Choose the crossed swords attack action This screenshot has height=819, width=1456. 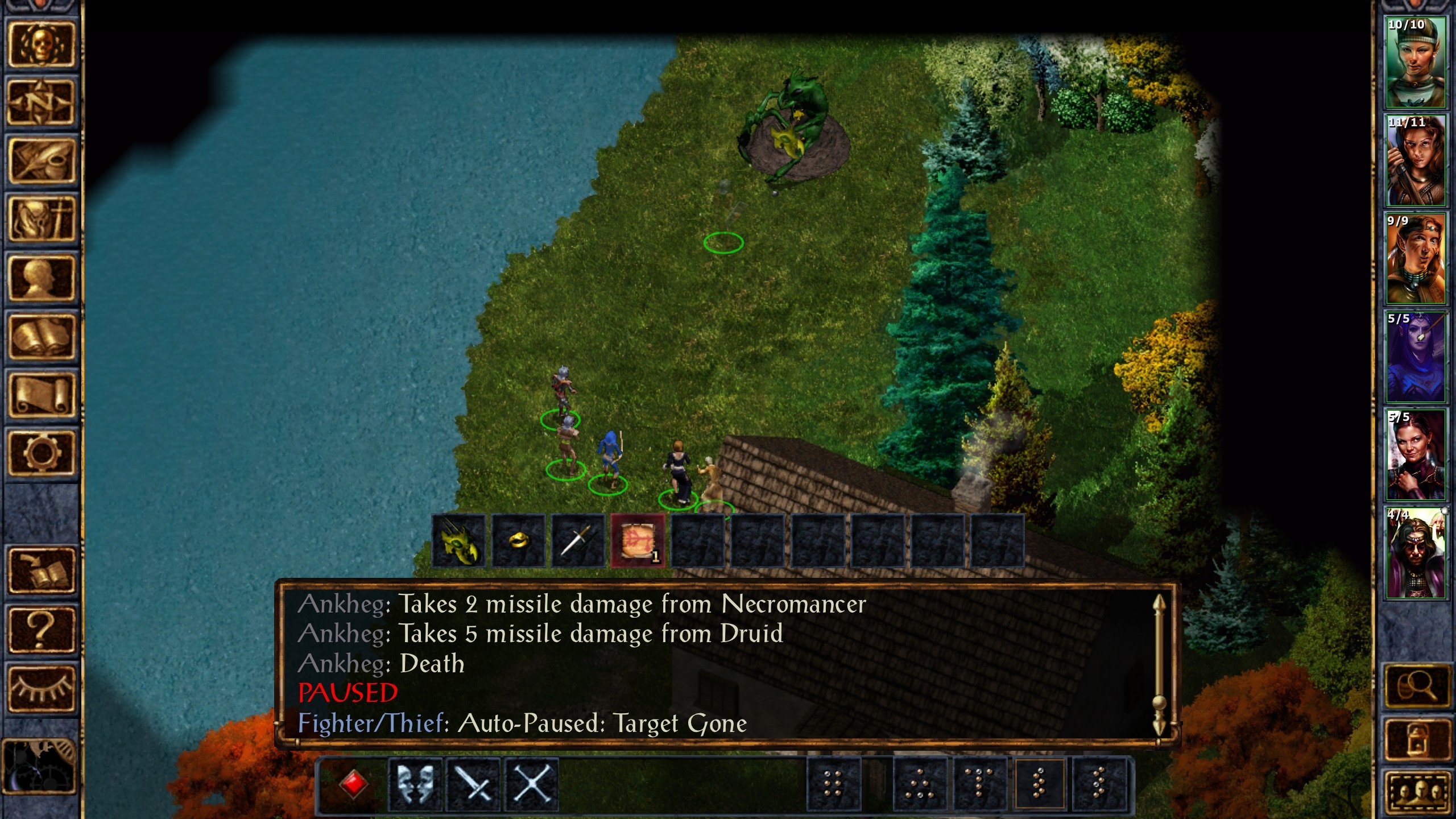click(473, 785)
